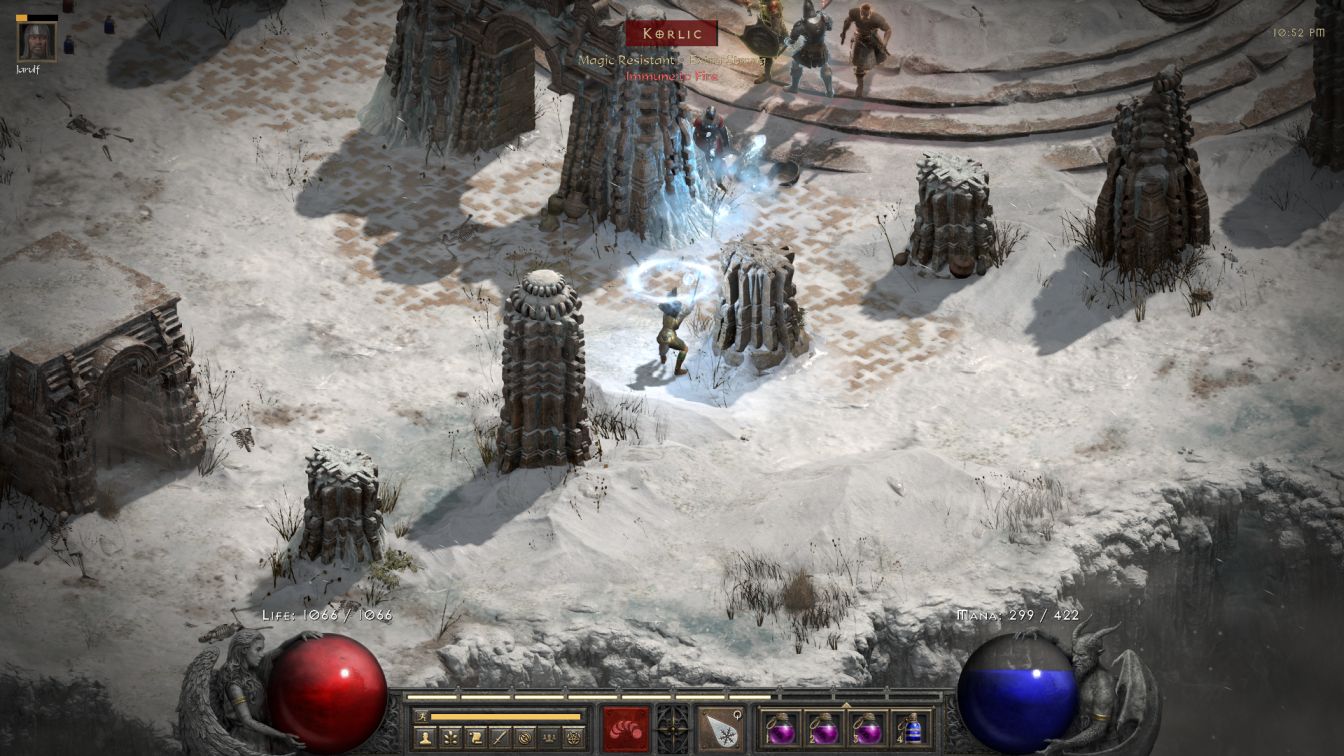The width and height of the screenshot is (1344, 756).
Task: Click the sword icon in mini menu
Action: pos(500,739)
